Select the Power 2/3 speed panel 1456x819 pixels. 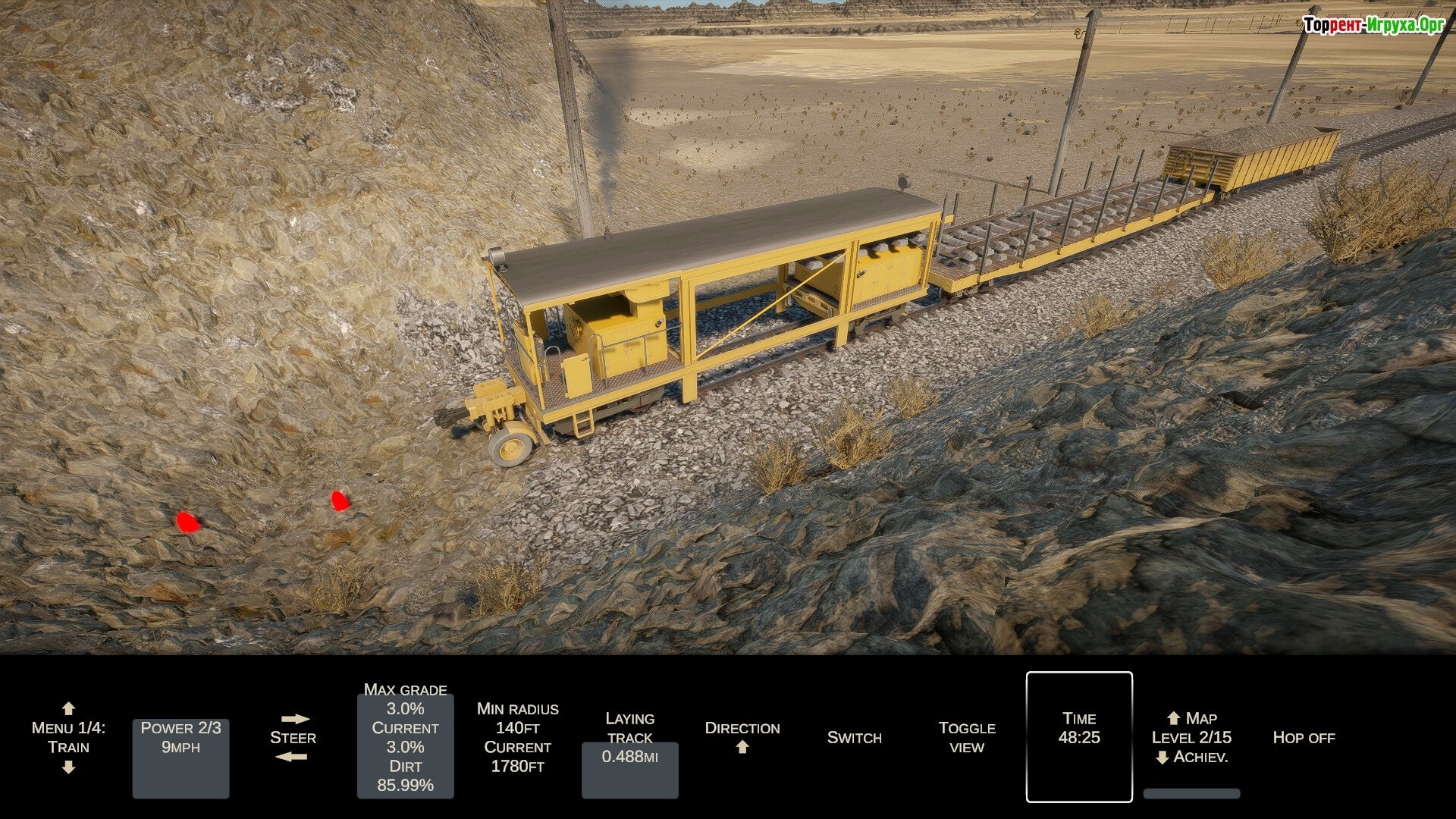pos(180,758)
